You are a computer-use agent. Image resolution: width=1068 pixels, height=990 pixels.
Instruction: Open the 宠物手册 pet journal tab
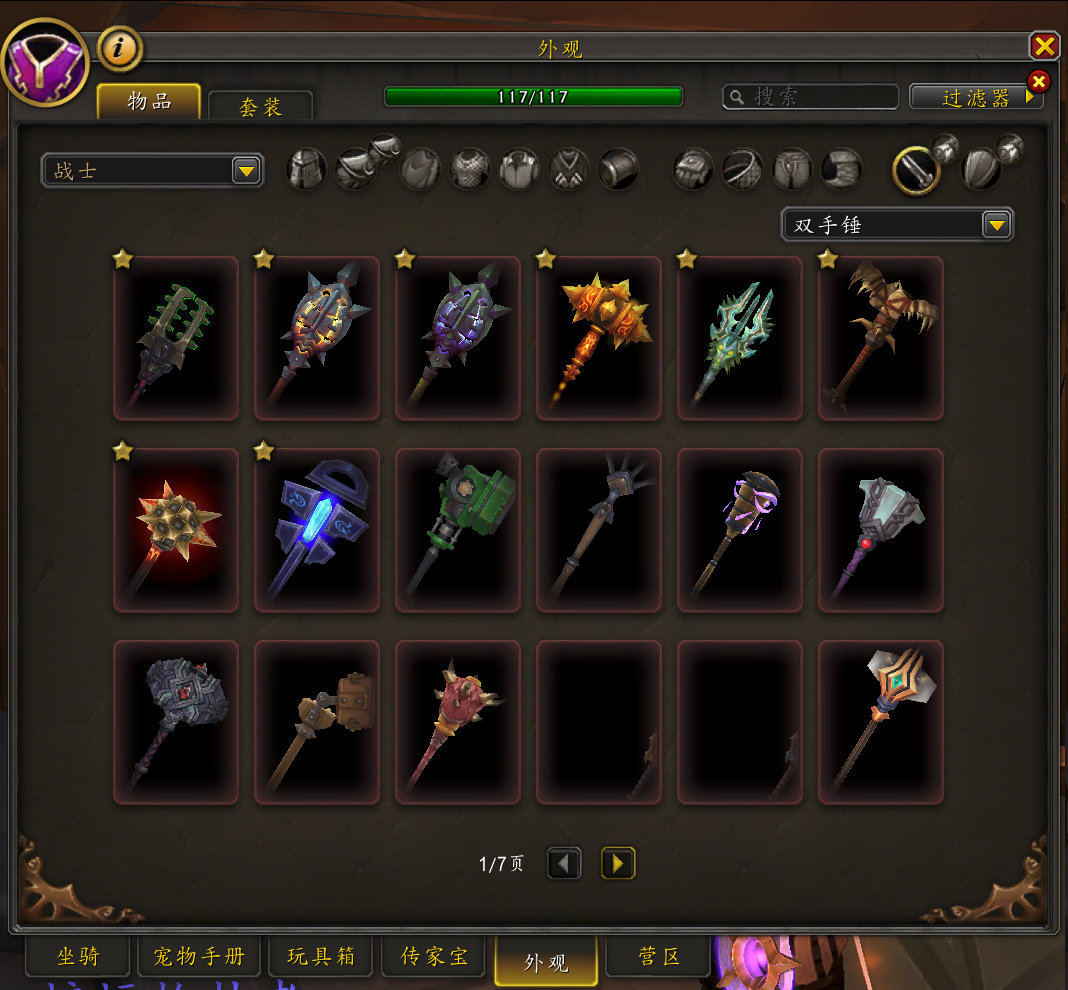[199, 957]
